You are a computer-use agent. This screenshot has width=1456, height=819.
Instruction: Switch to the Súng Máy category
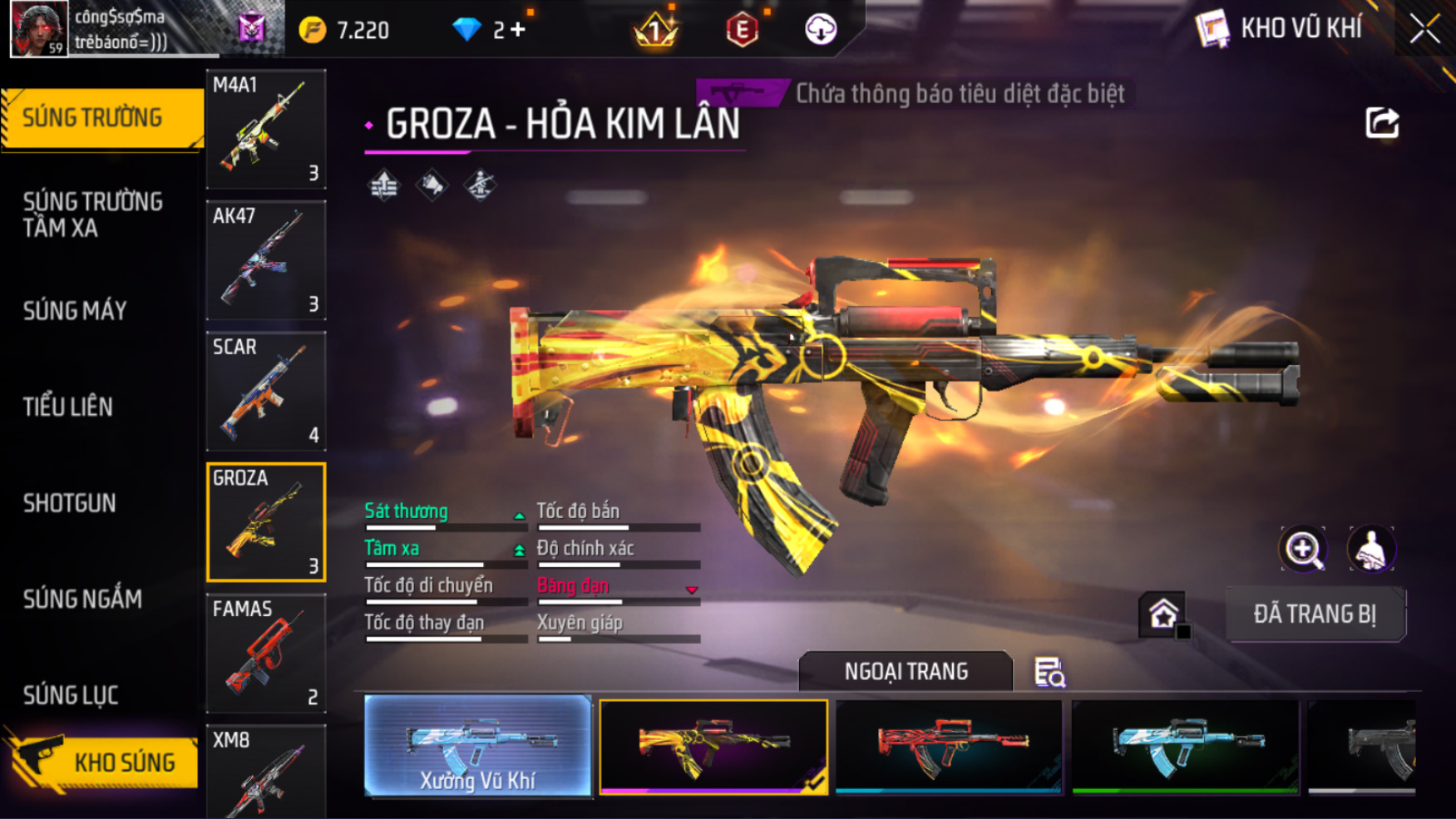click(75, 311)
